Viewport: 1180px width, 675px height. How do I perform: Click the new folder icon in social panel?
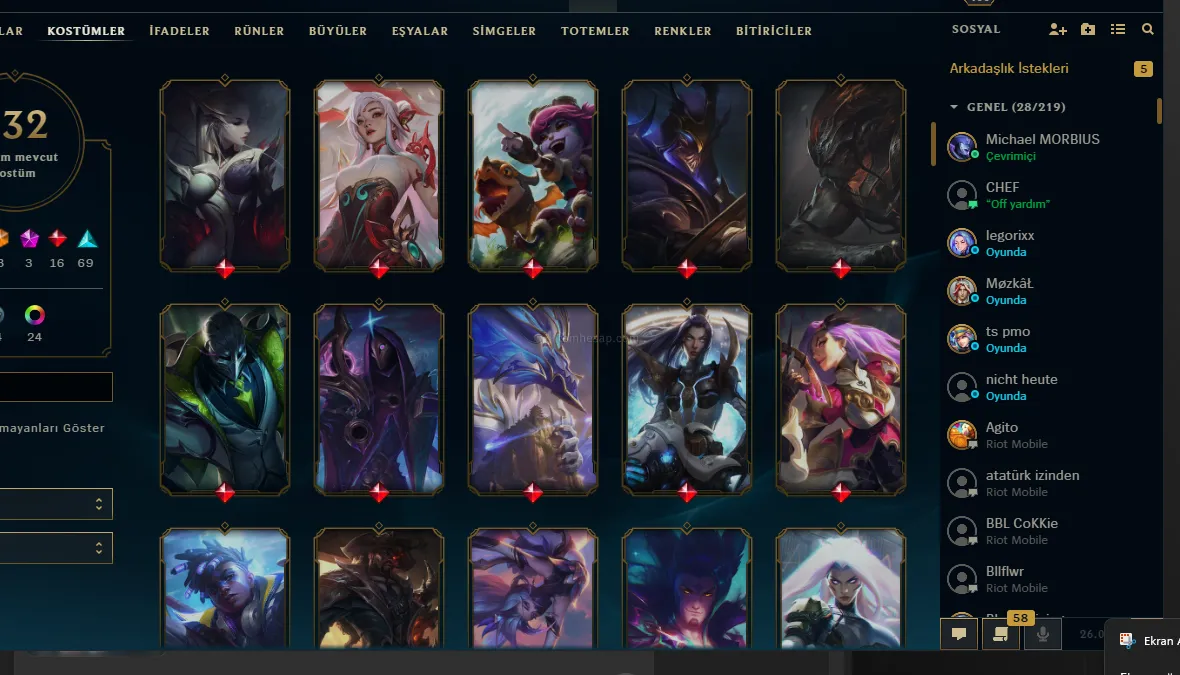pos(1088,30)
